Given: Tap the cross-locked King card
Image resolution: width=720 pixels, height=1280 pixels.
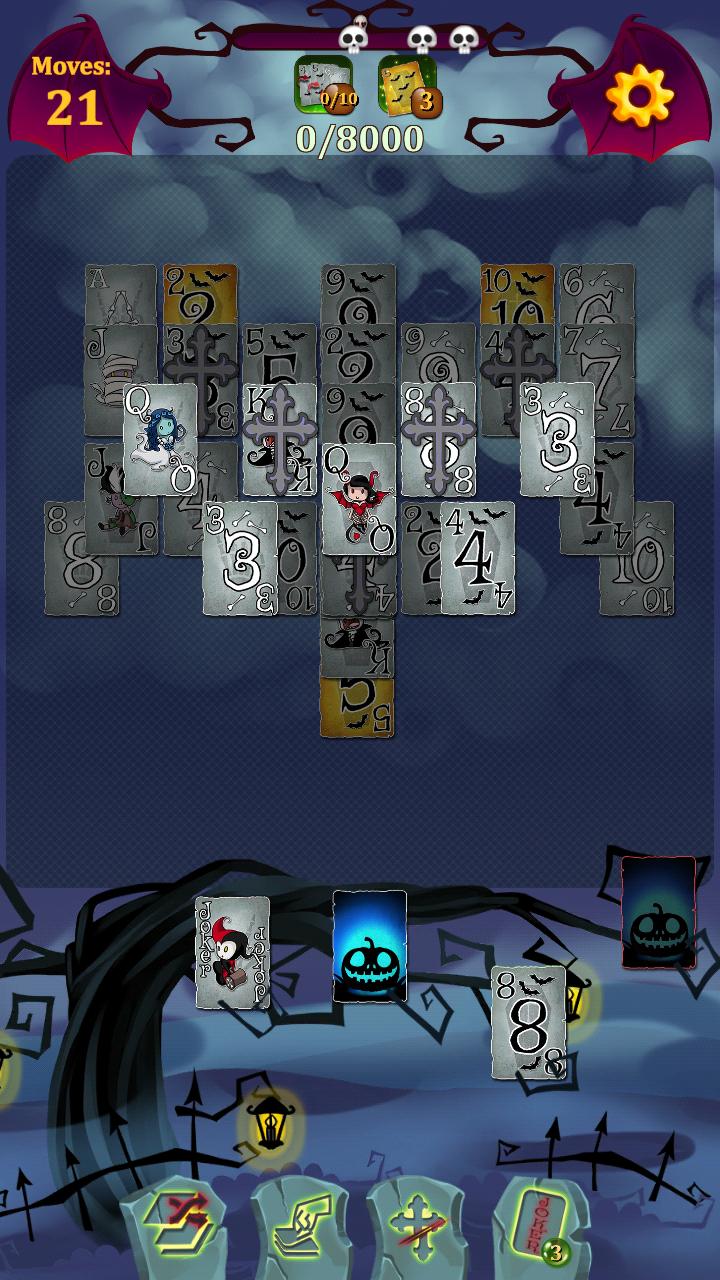Looking at the screenshot, I should point(280,440).
